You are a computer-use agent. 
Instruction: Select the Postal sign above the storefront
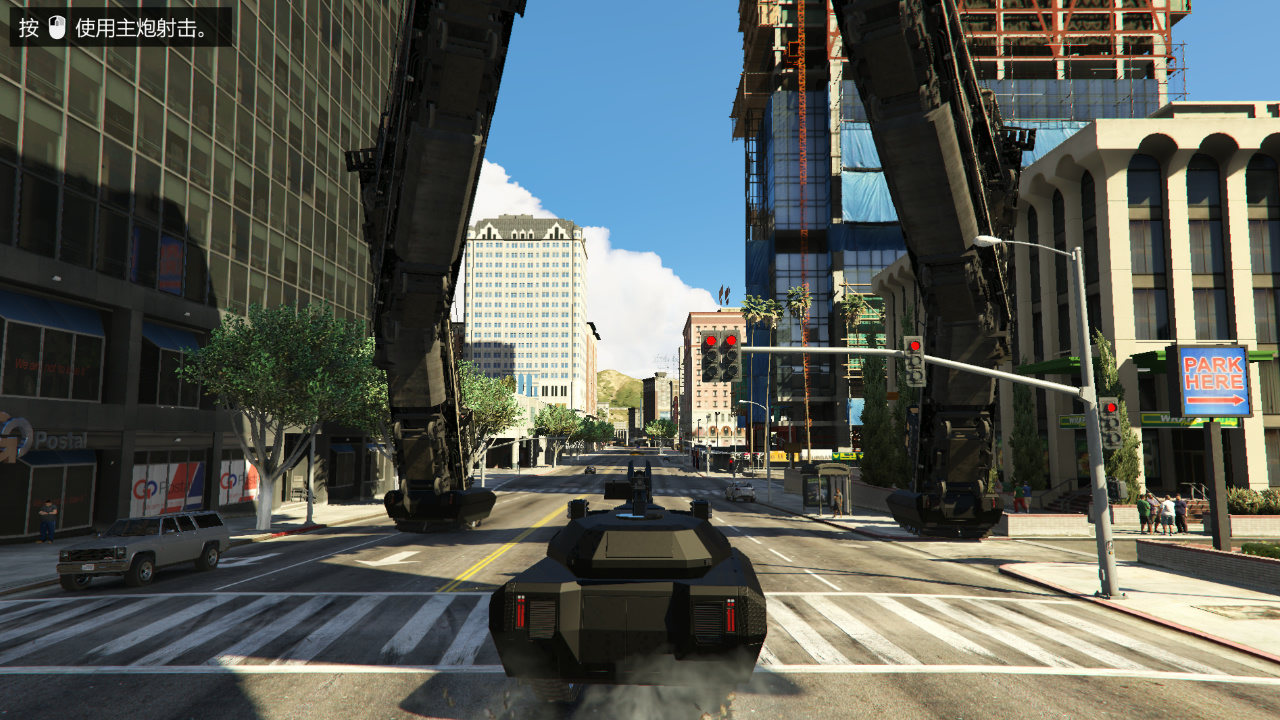(x=61, y=438)
